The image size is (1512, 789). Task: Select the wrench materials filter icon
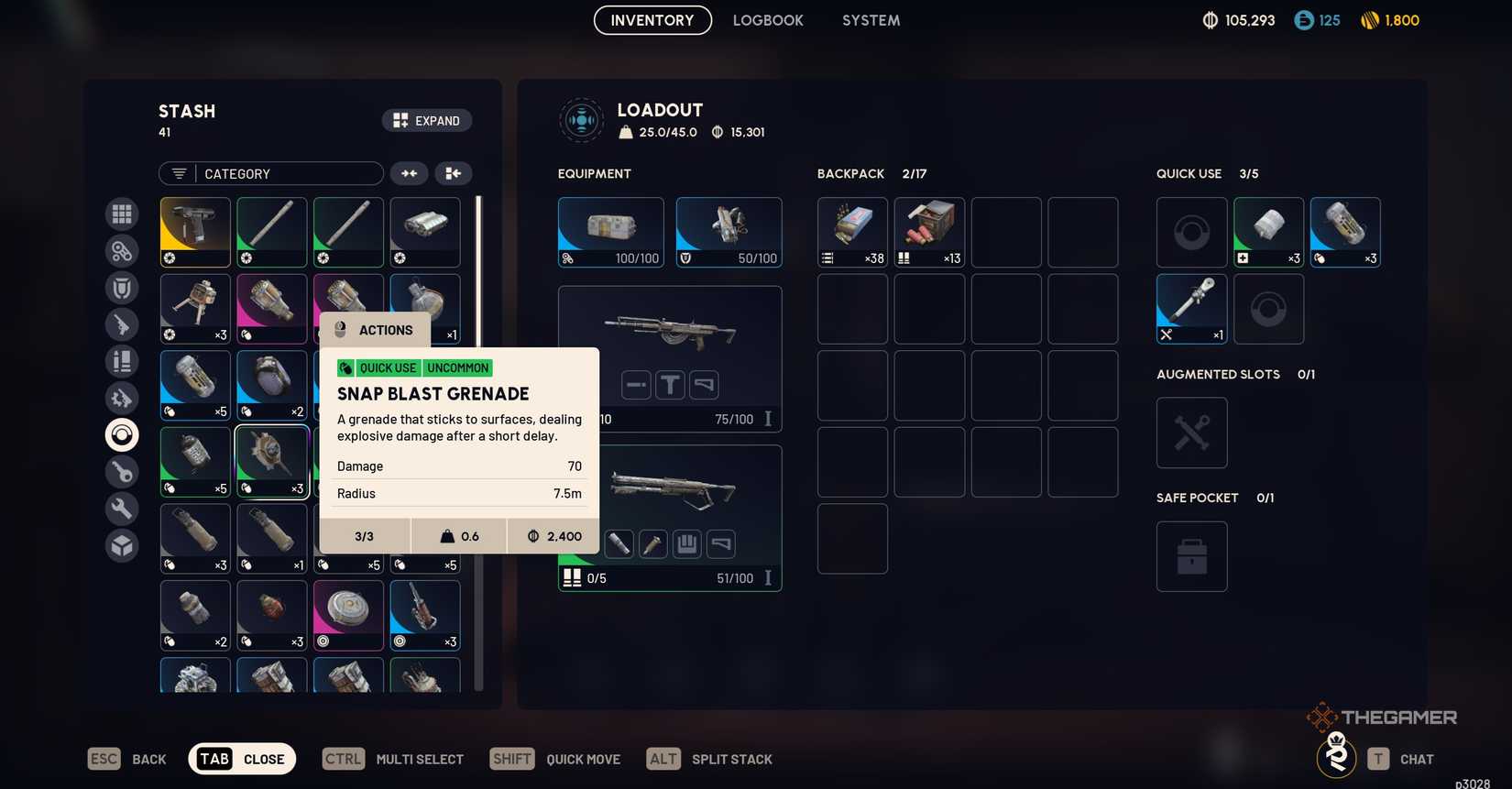[121, 508]
